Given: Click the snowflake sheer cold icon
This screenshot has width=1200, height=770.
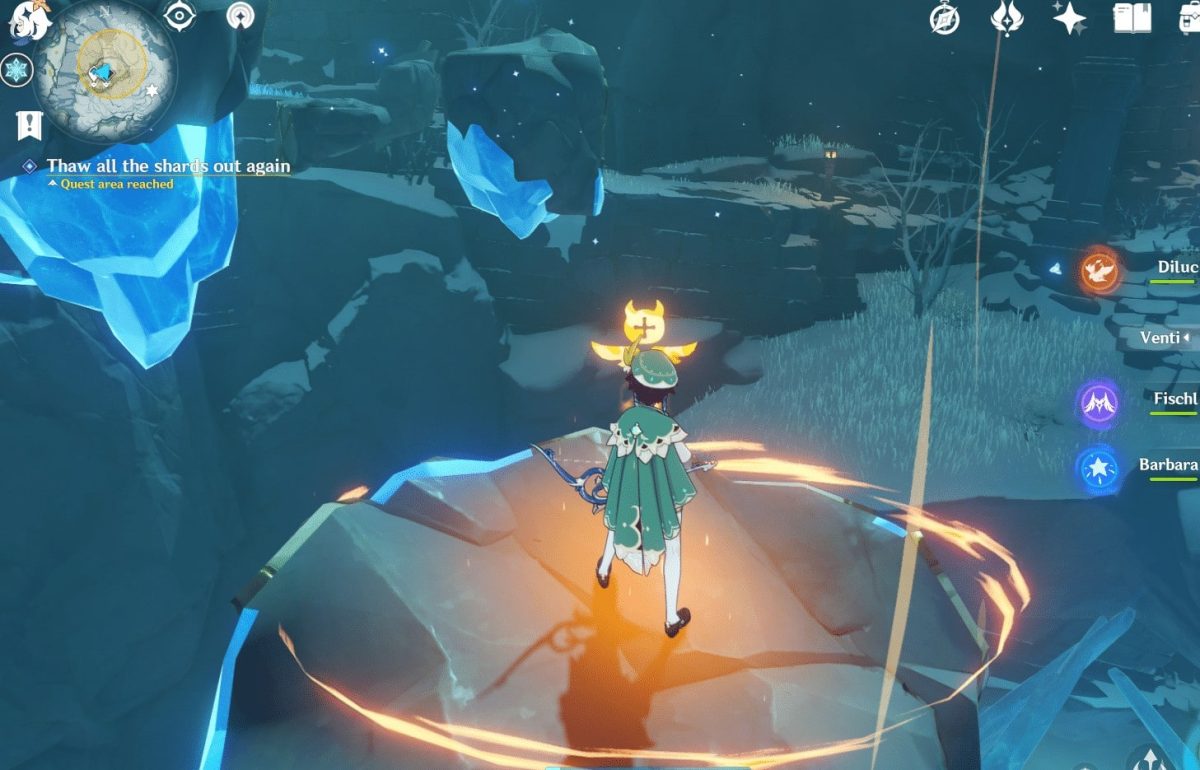Looking at the screenshot, I should 17,70.
